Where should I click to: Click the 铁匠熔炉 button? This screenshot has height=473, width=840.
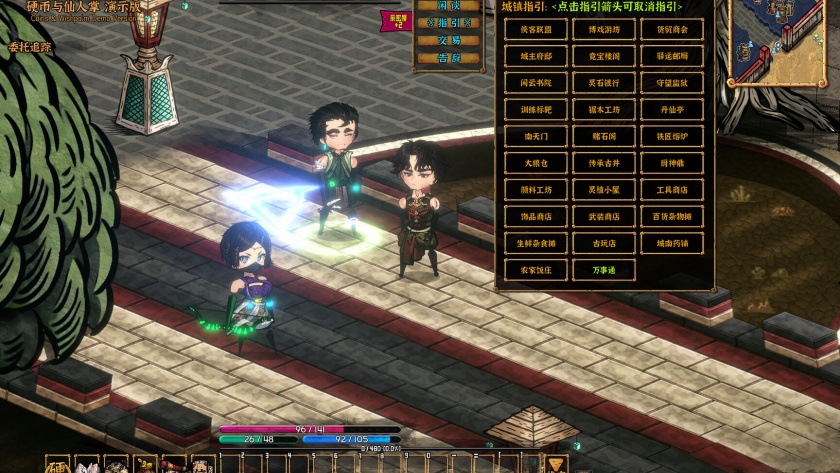pyautogui.click(x=672, y=136)
